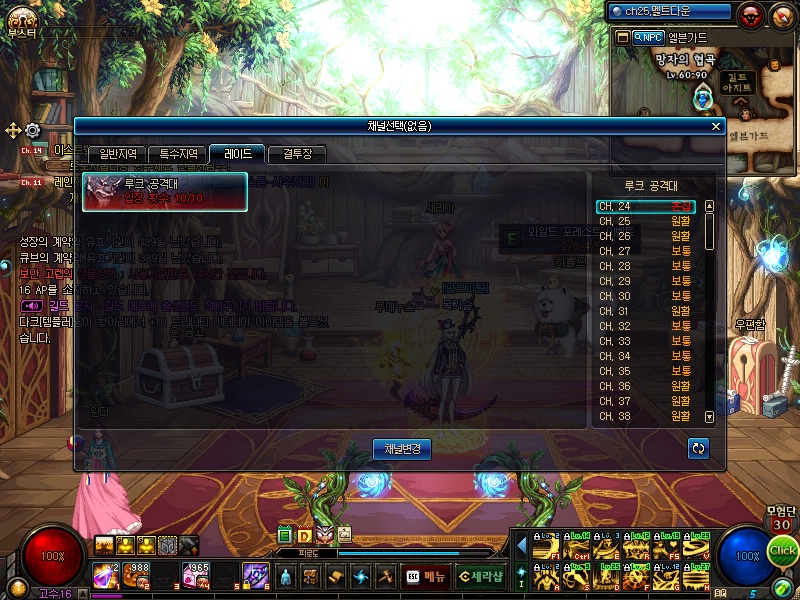Choose channel CH. 38 in the list
Image resolution: width=800 pixels, height=600 pixels.
(648, 416)
